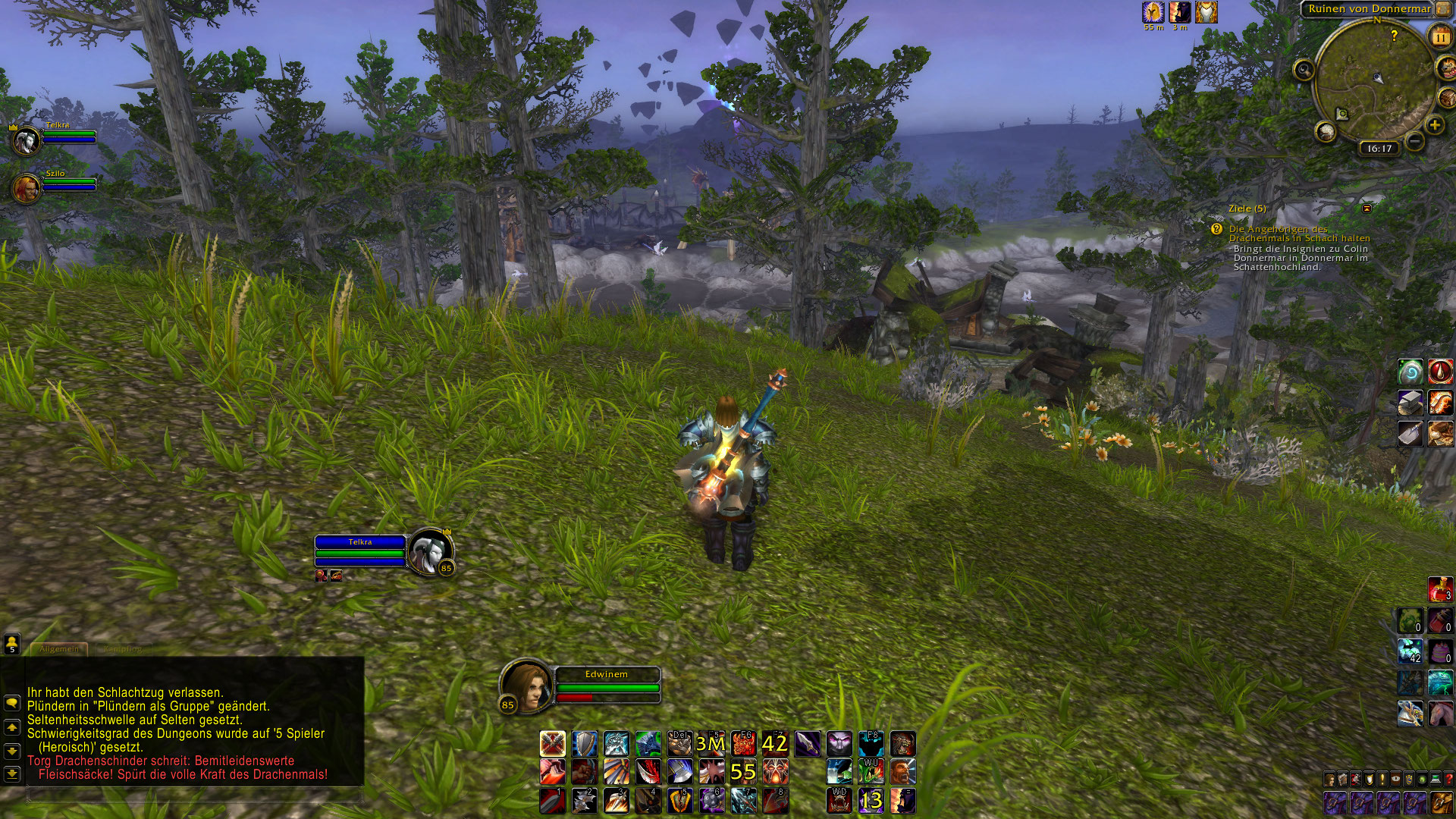The height and width of the screenshot is (819, 1456).
Task: Switch to the Allgemein chat tab
Action: click(x=59, y=649)
